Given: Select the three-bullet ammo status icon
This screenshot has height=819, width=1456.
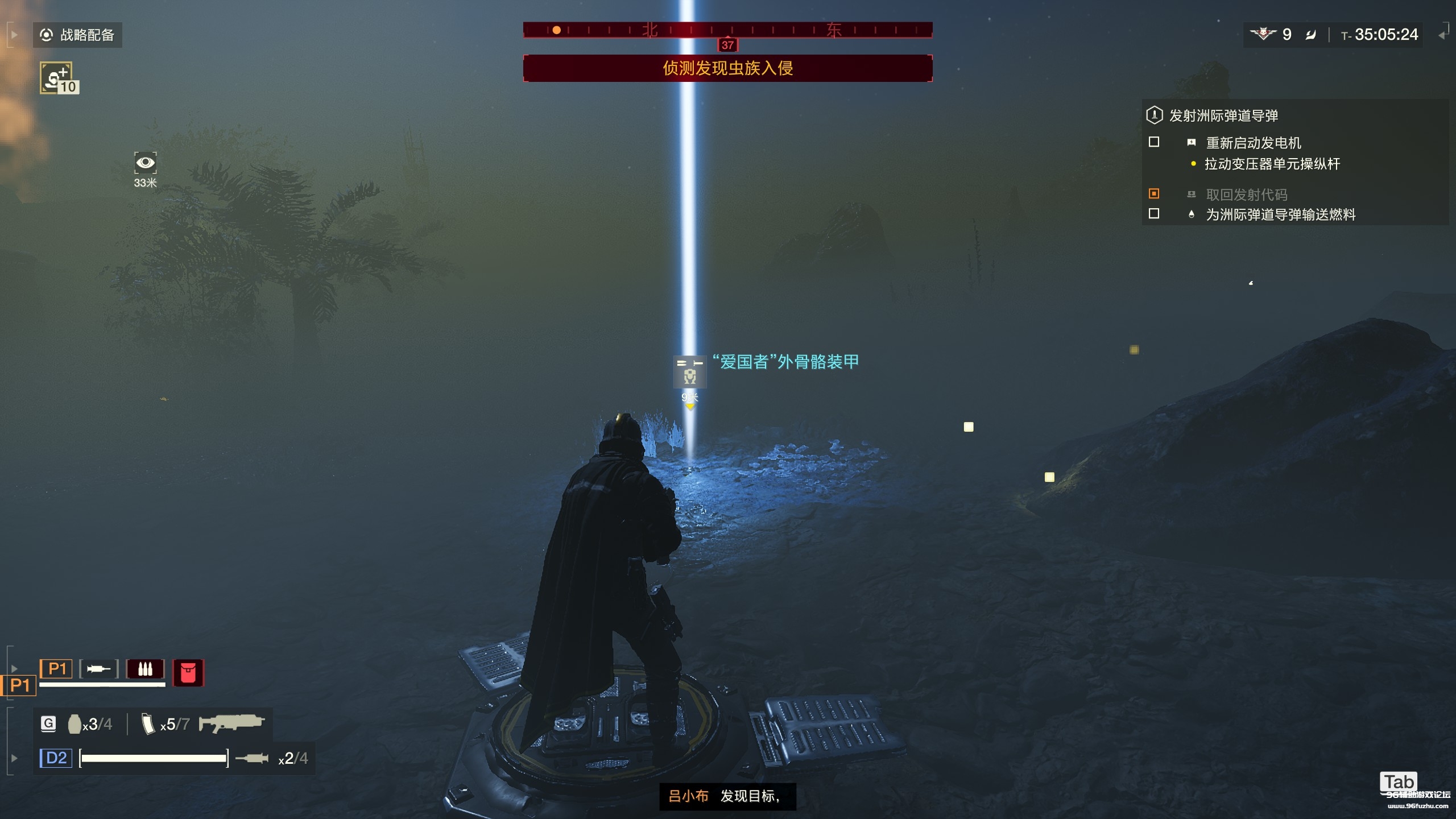Looking at the screenshot, I should (x=145, y=669).
